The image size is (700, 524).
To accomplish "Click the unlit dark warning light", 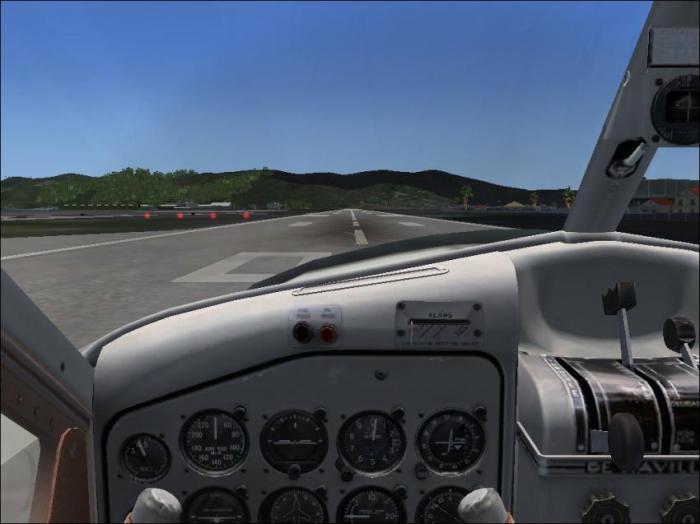I will coord(302,333).
